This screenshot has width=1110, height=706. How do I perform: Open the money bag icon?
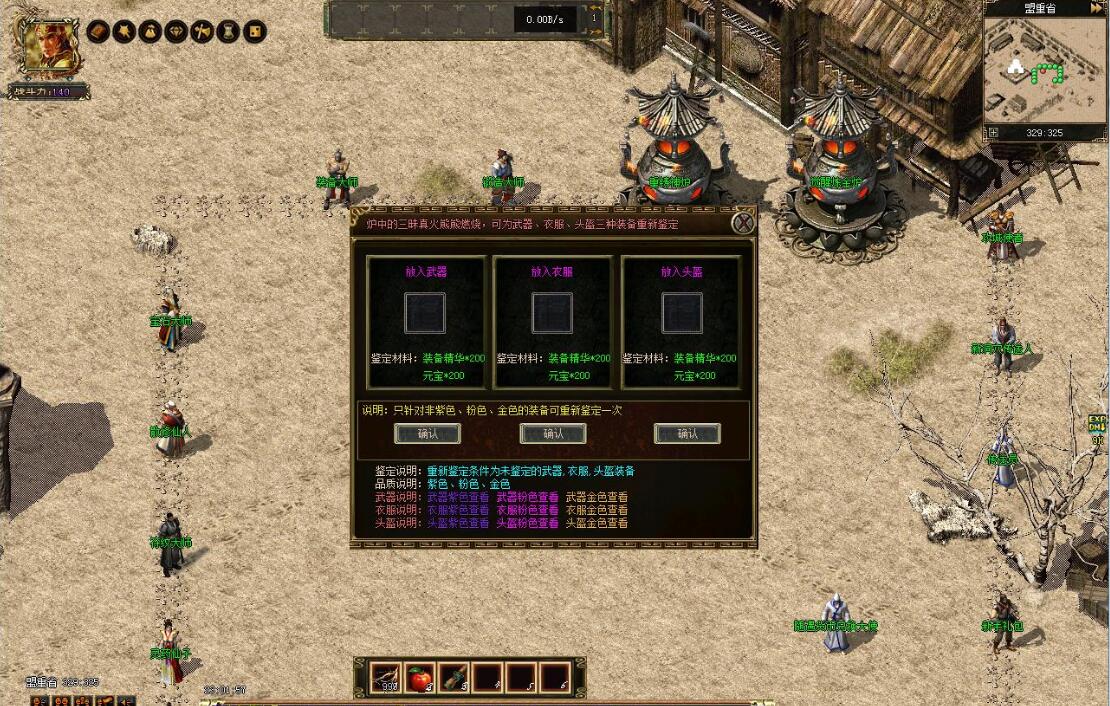click(150, 32)
